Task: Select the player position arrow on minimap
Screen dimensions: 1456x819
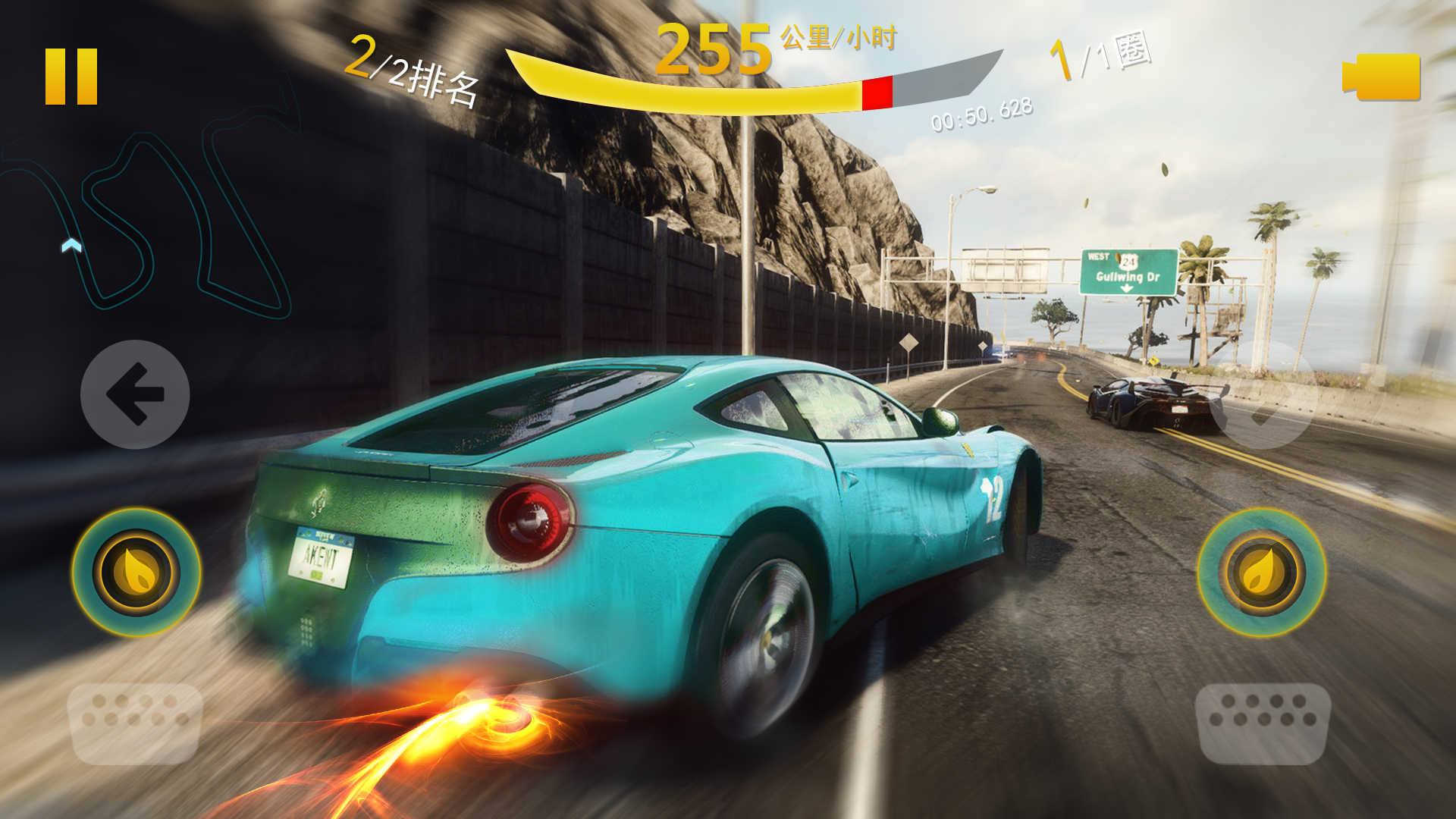Action: [70, 243]
